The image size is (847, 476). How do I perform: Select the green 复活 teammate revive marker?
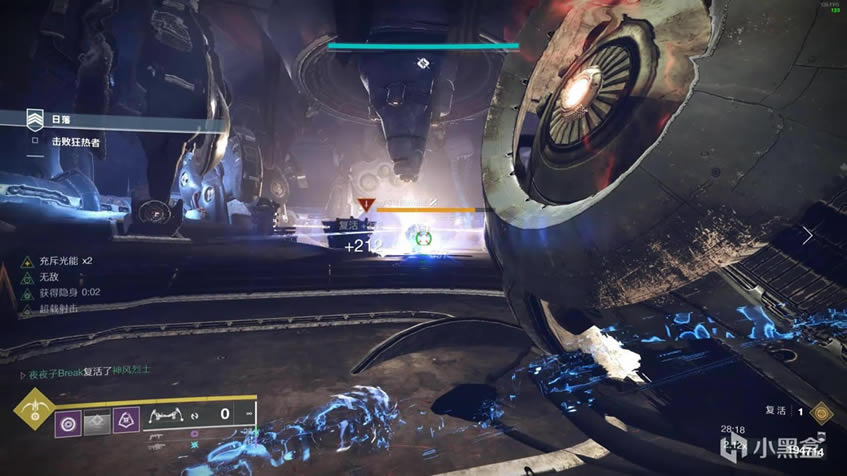coord(421,237)
